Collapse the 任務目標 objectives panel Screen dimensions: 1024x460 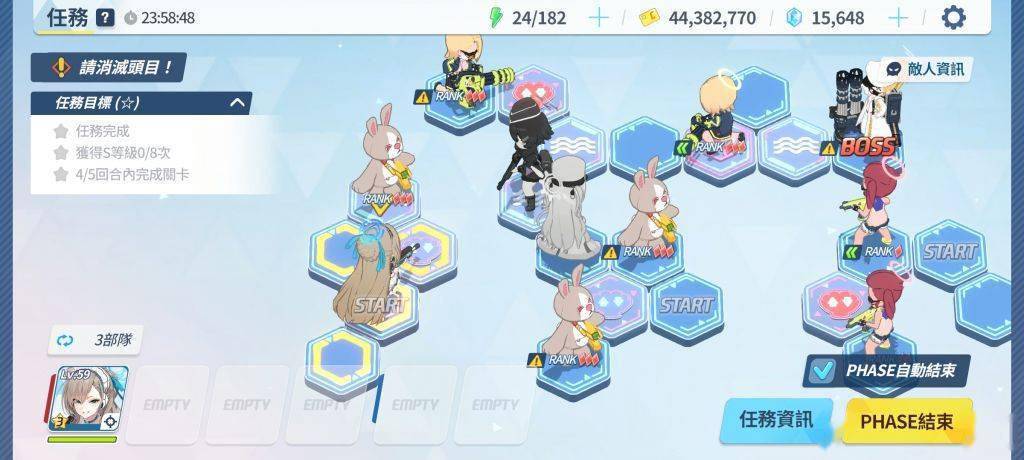coord(238,102)
